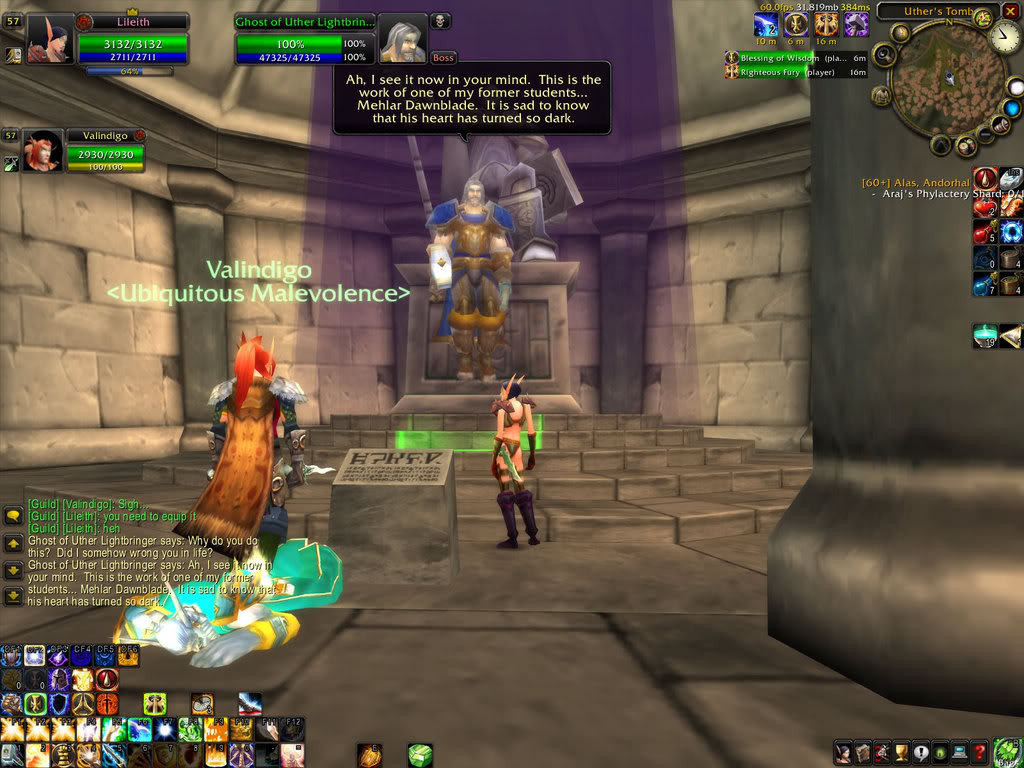Click the green gem action button

(420, 754)
